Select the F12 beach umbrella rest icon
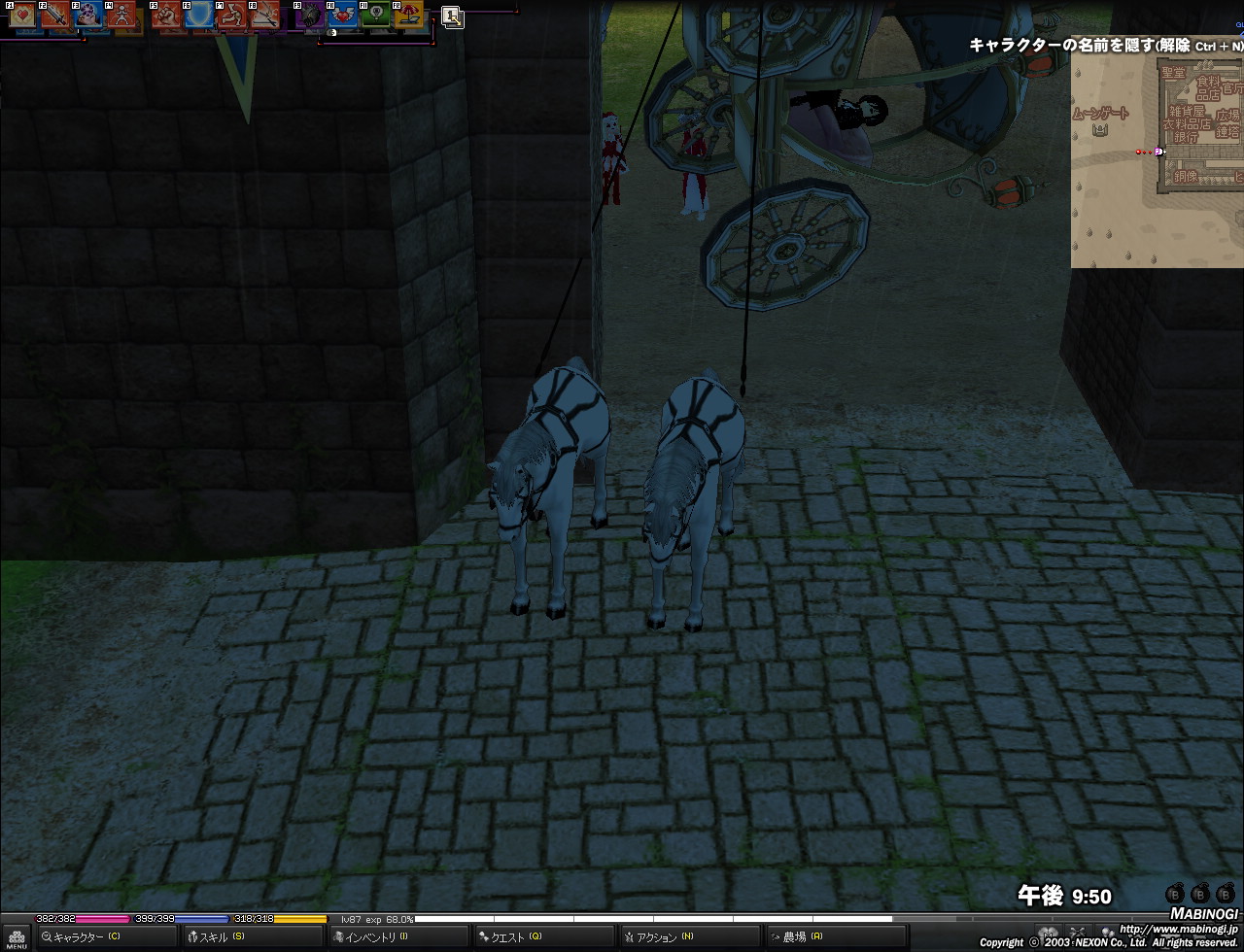The height and width of the screenshot is (952, 1244). (x=409, y=15)
